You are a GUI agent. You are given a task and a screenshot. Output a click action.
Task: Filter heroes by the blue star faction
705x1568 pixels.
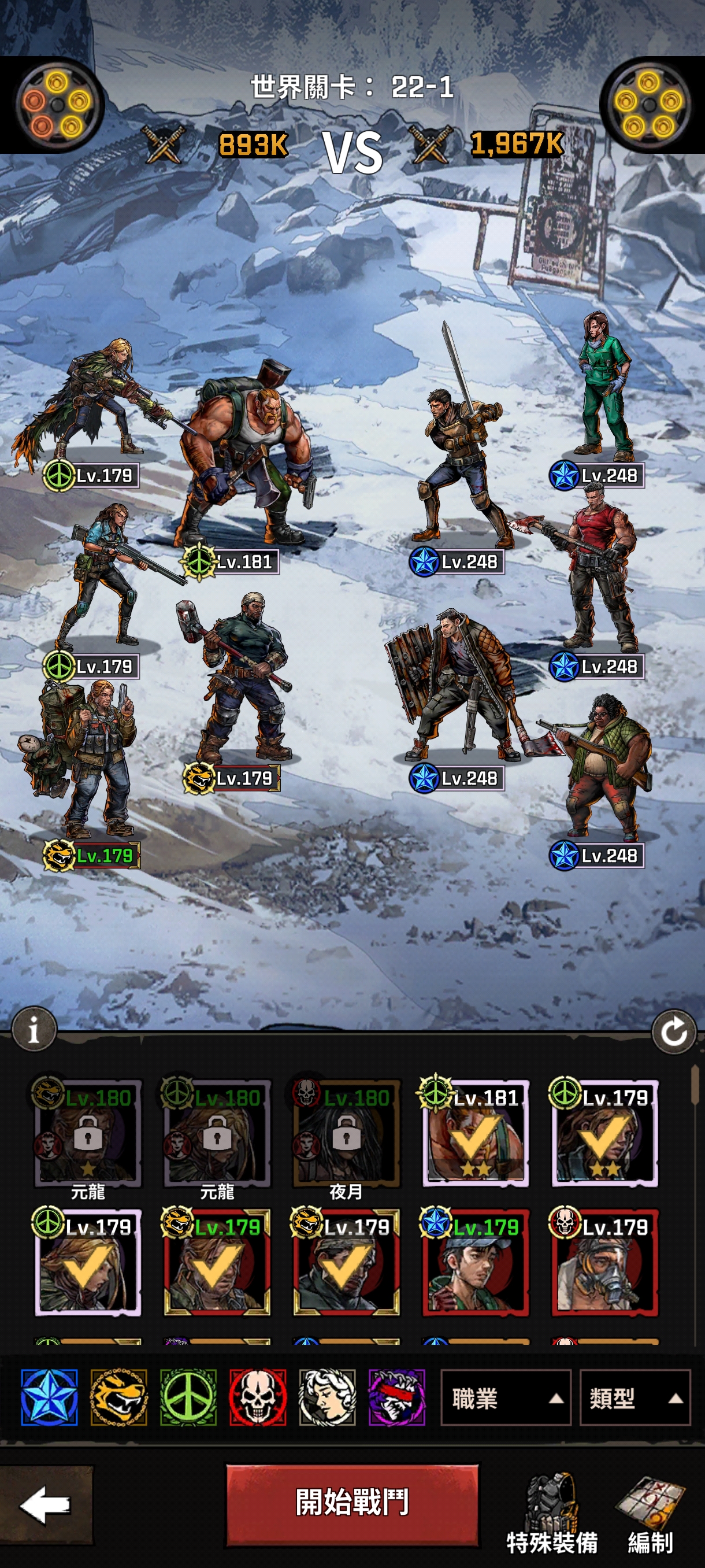[x=49, y=1397]
